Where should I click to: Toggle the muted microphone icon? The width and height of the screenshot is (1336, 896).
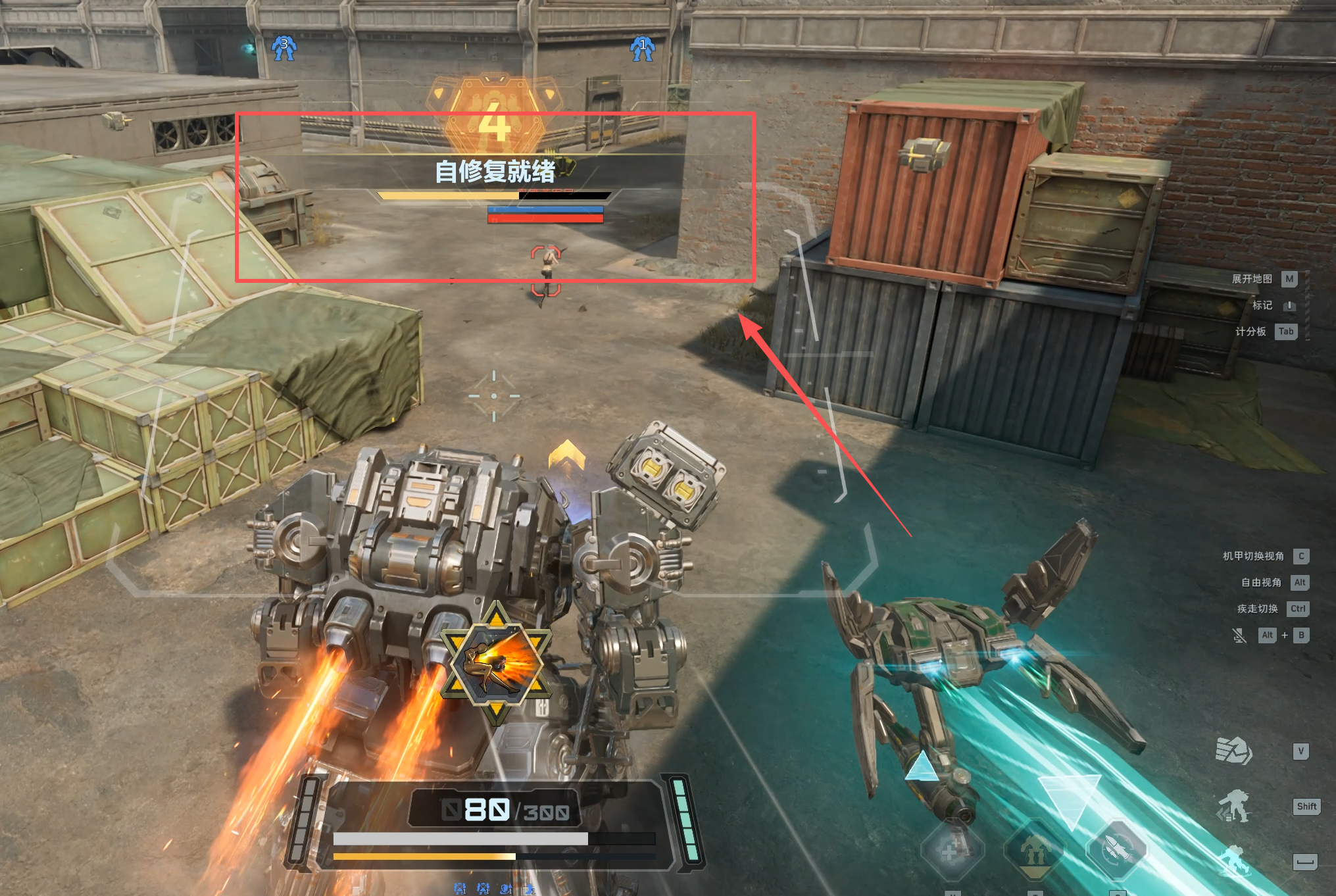pyautogui.click(x=1239, y=635)
